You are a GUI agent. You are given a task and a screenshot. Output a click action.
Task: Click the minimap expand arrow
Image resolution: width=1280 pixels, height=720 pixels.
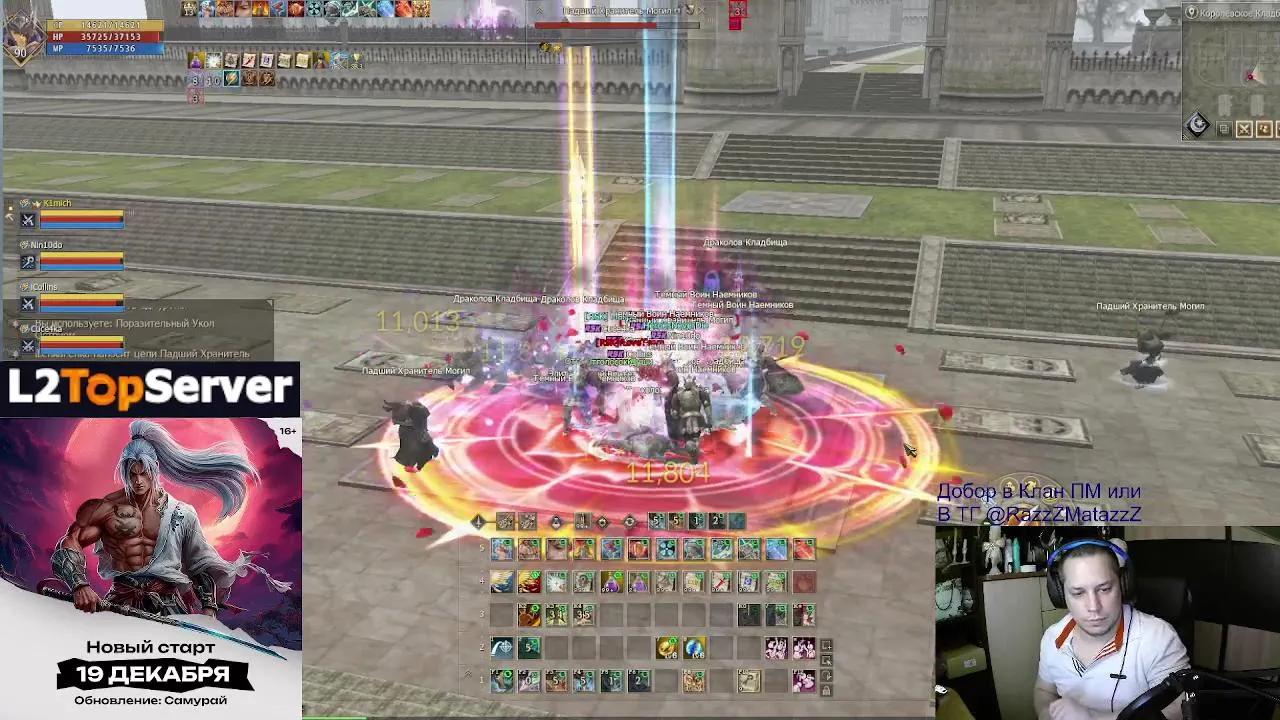click(1183, 138)
